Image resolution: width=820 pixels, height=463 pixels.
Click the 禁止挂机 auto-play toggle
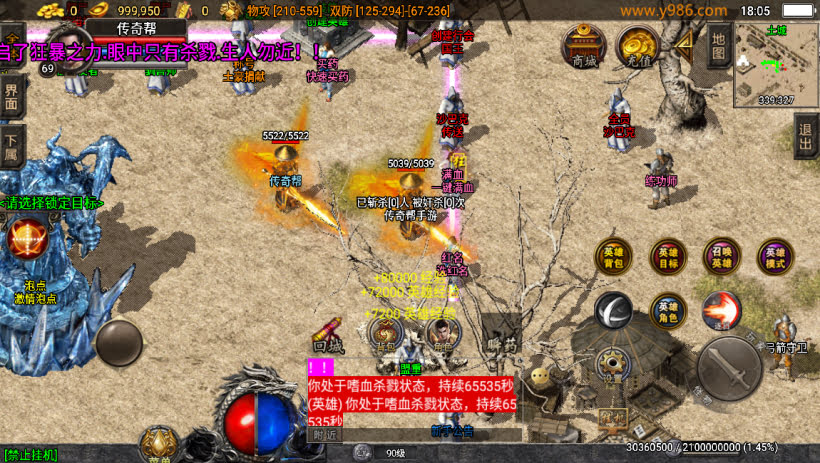(30, 455)
